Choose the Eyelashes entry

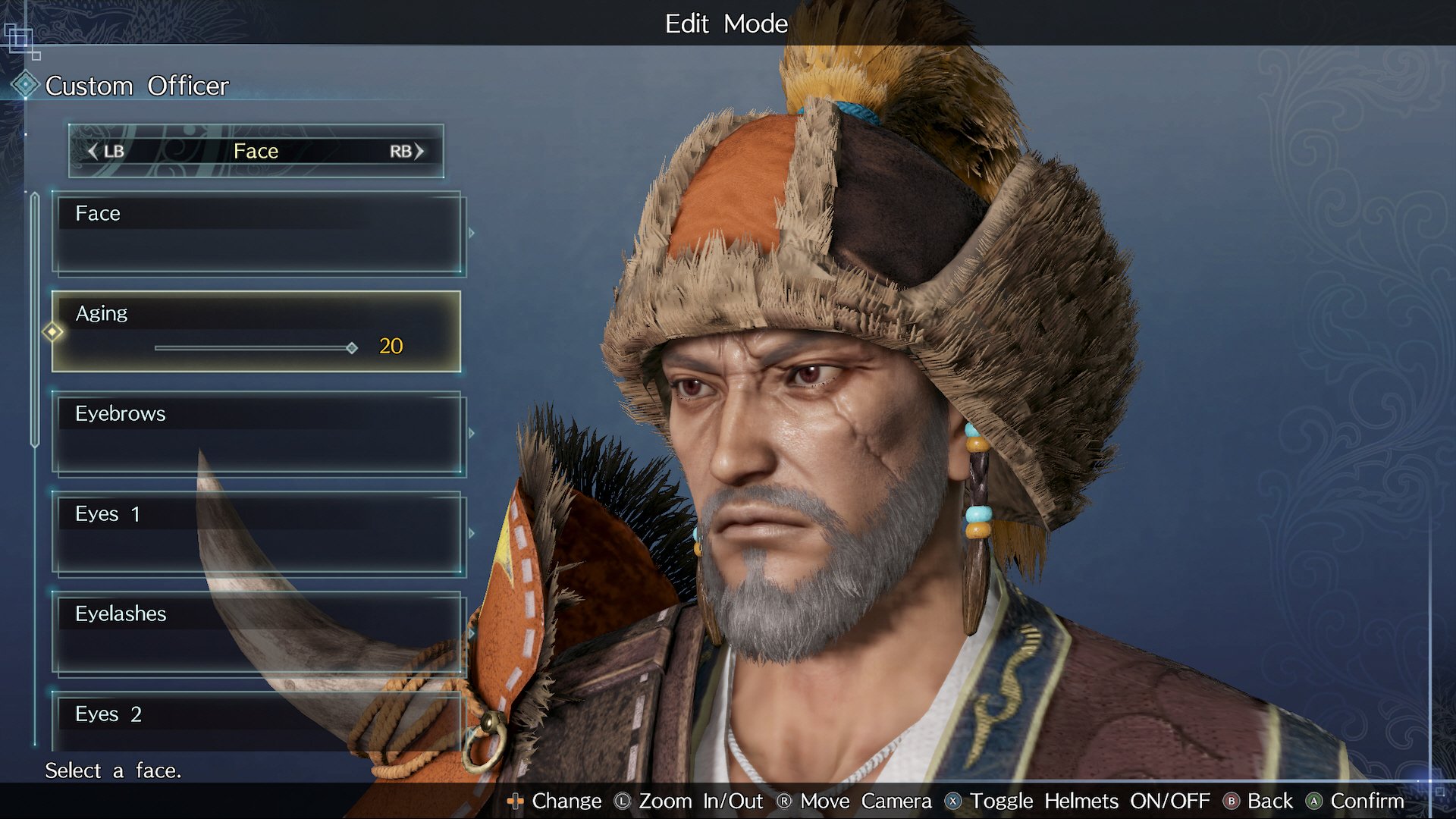[258, 633]
